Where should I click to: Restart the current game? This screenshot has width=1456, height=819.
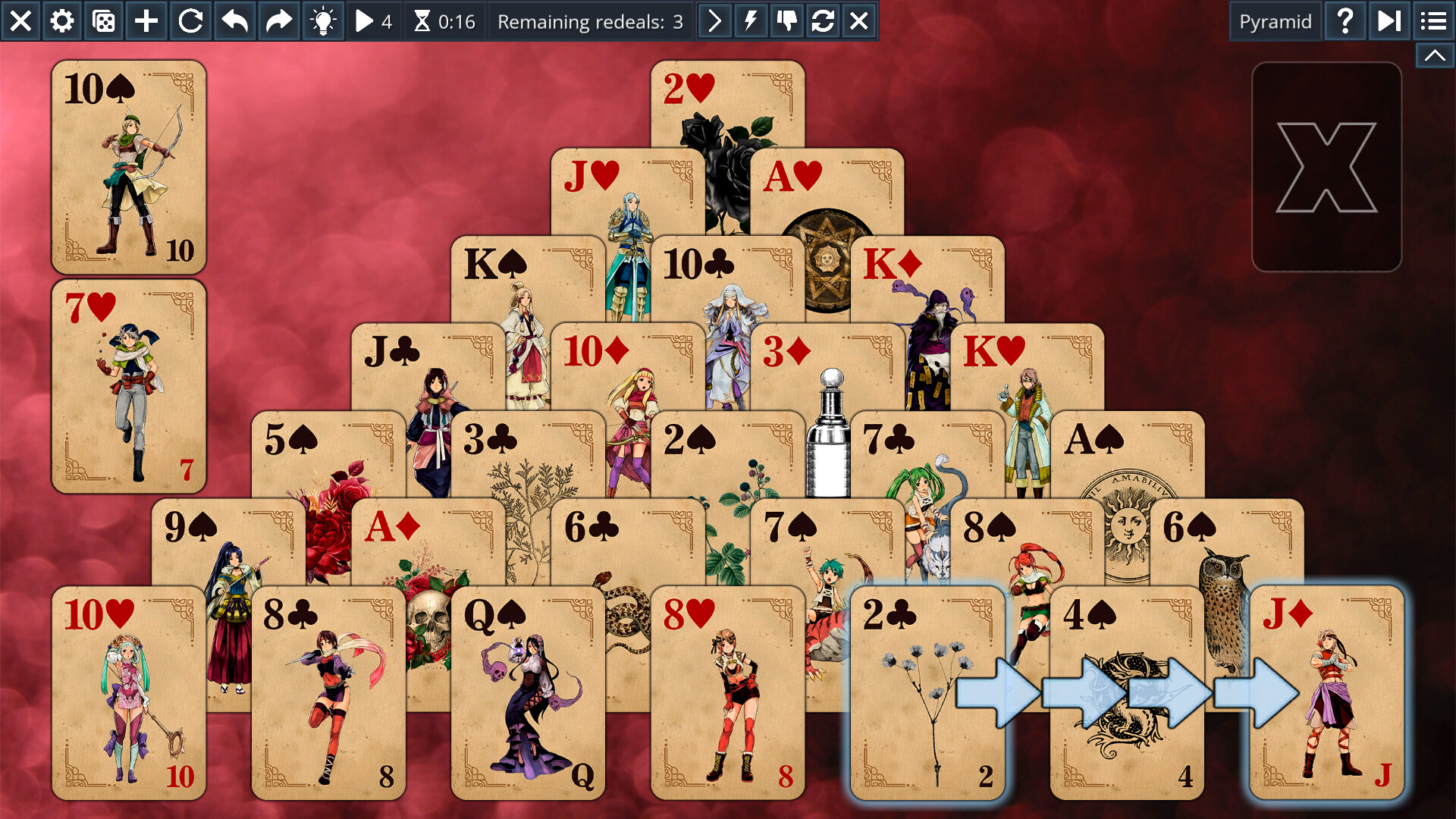(x=190, y=20)
